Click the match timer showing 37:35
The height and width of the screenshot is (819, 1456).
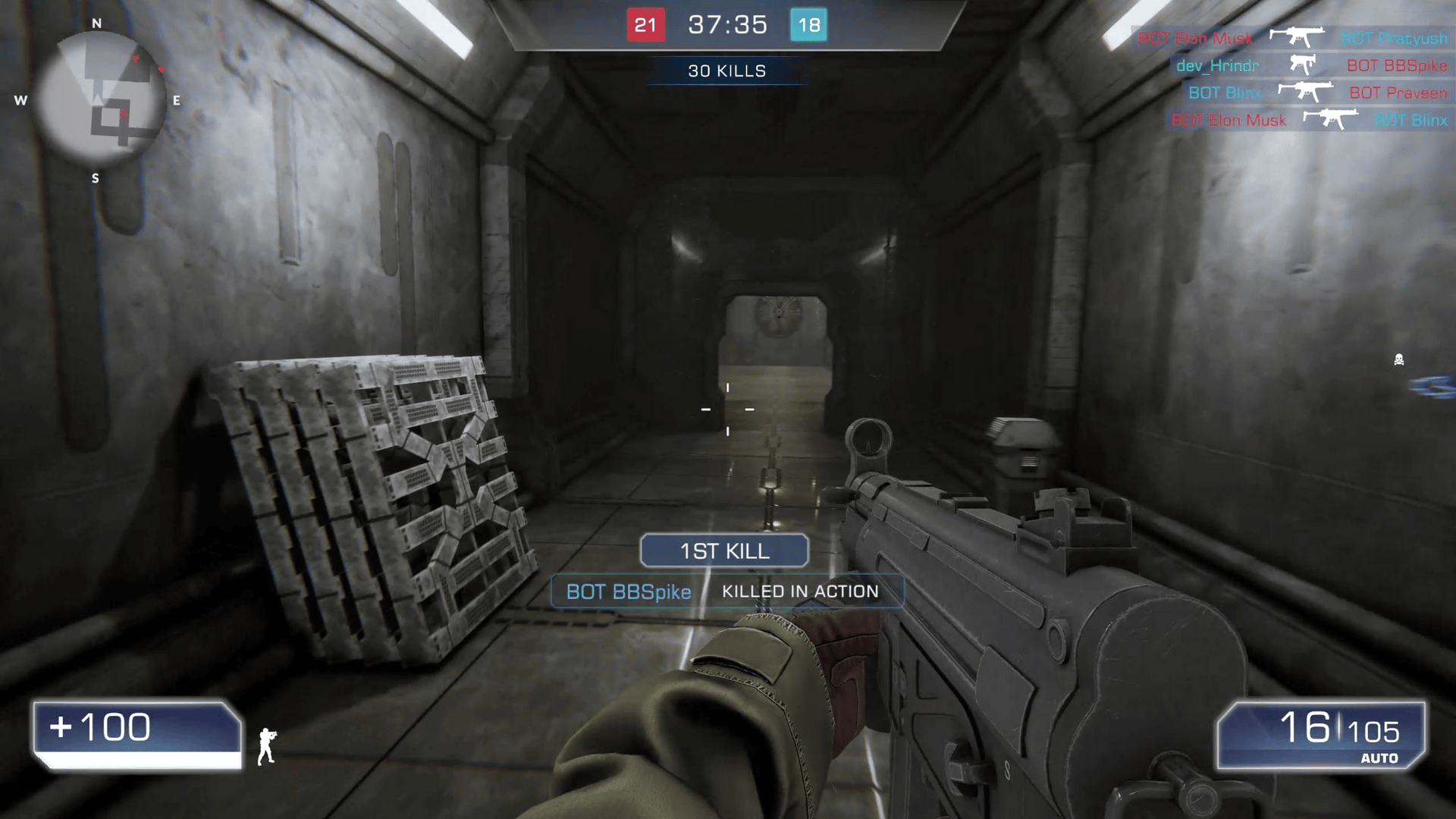coord(726,24)
